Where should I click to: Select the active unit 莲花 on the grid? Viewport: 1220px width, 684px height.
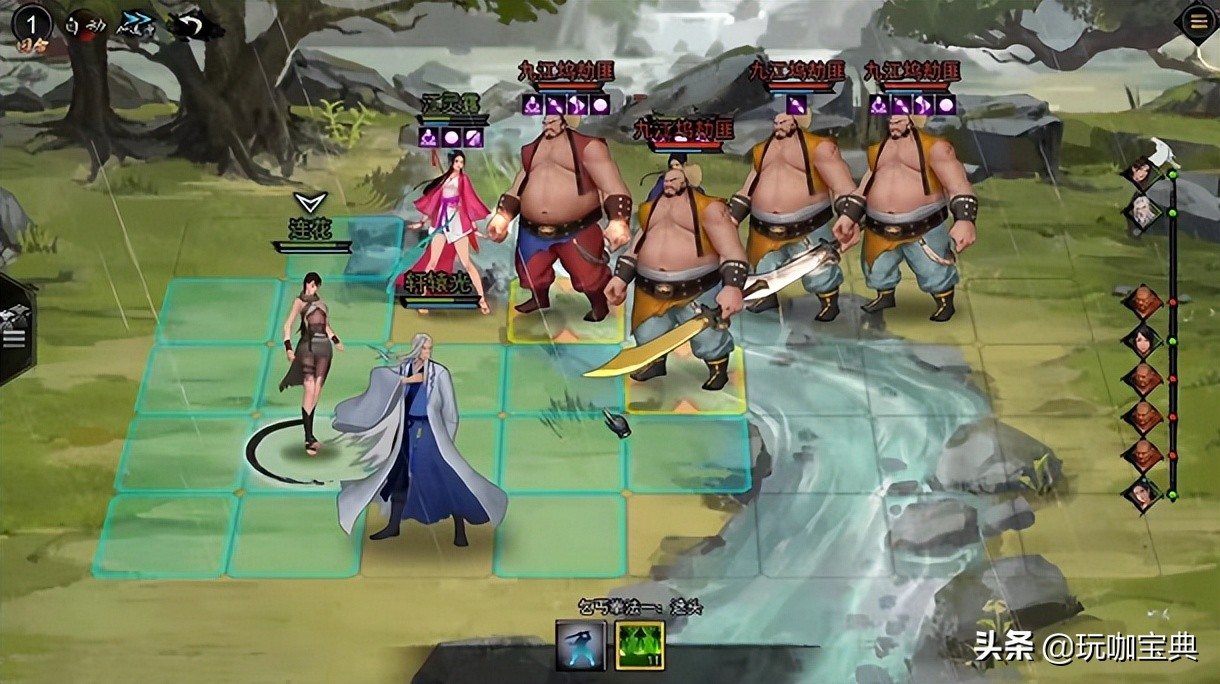tap(308, 360)
